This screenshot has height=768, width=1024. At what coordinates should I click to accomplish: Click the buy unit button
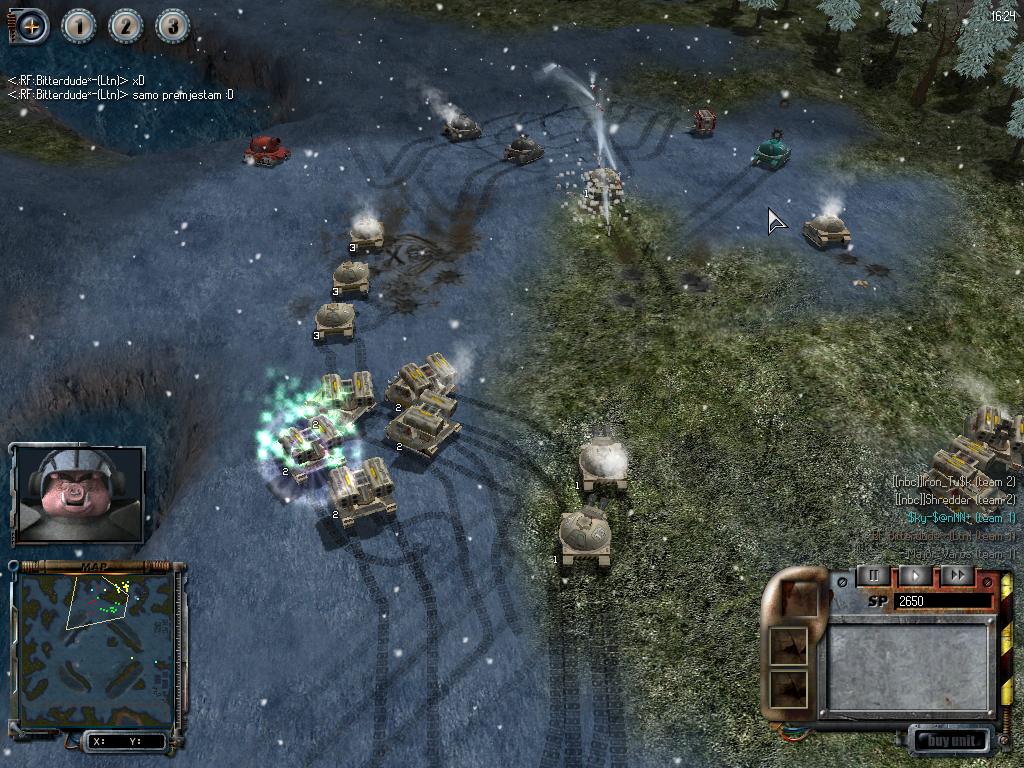[950, 741]
